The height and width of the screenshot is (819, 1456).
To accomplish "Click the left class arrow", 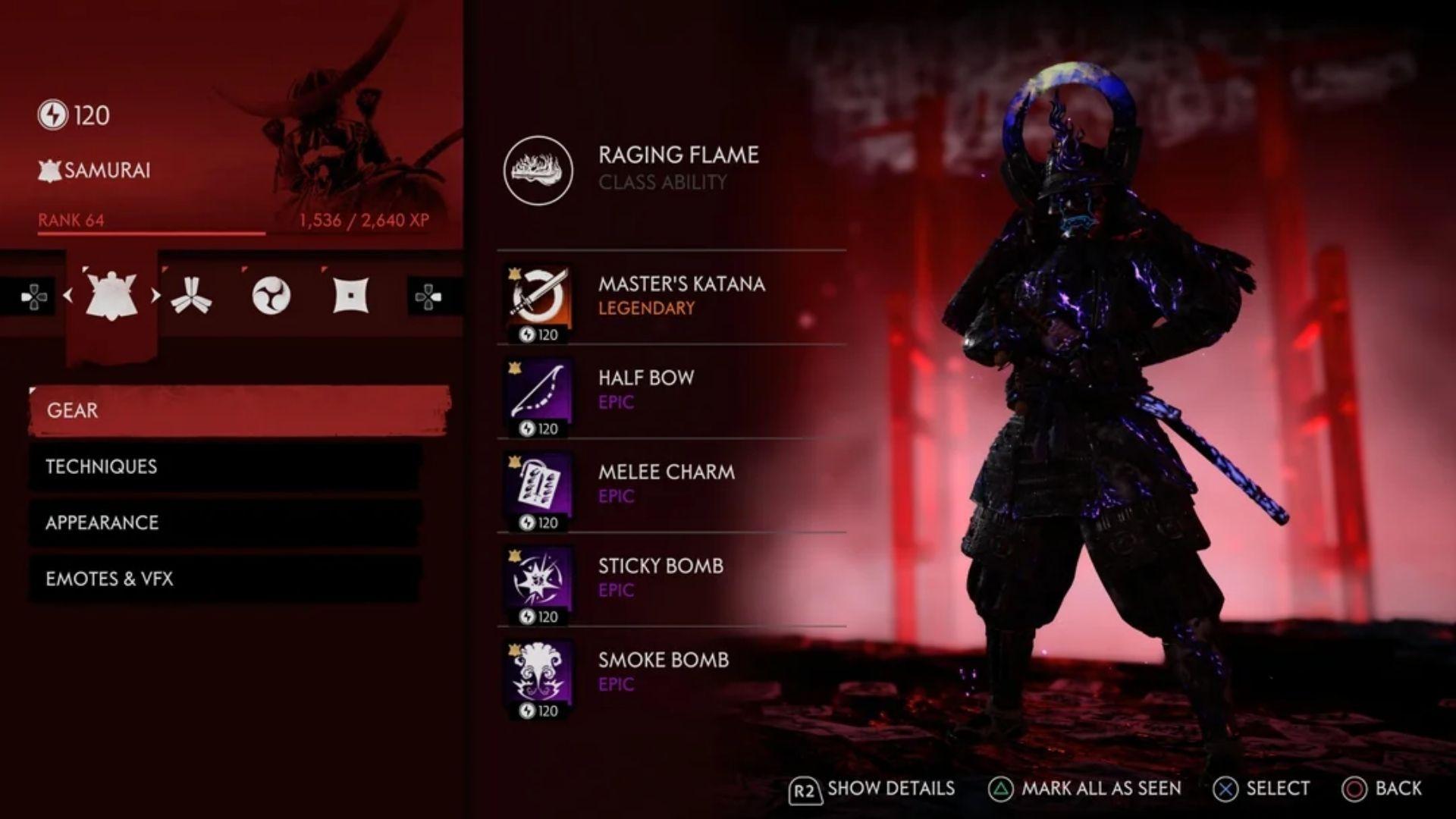I will point(68,296).
